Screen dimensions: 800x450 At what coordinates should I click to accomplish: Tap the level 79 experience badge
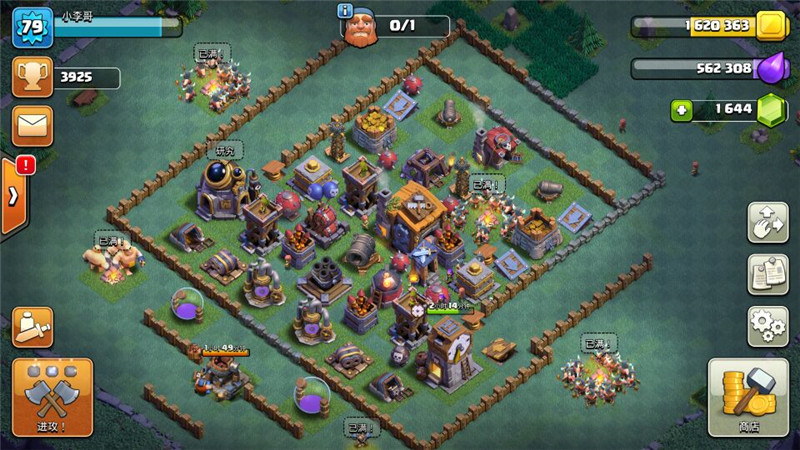(x=31, y=27)
